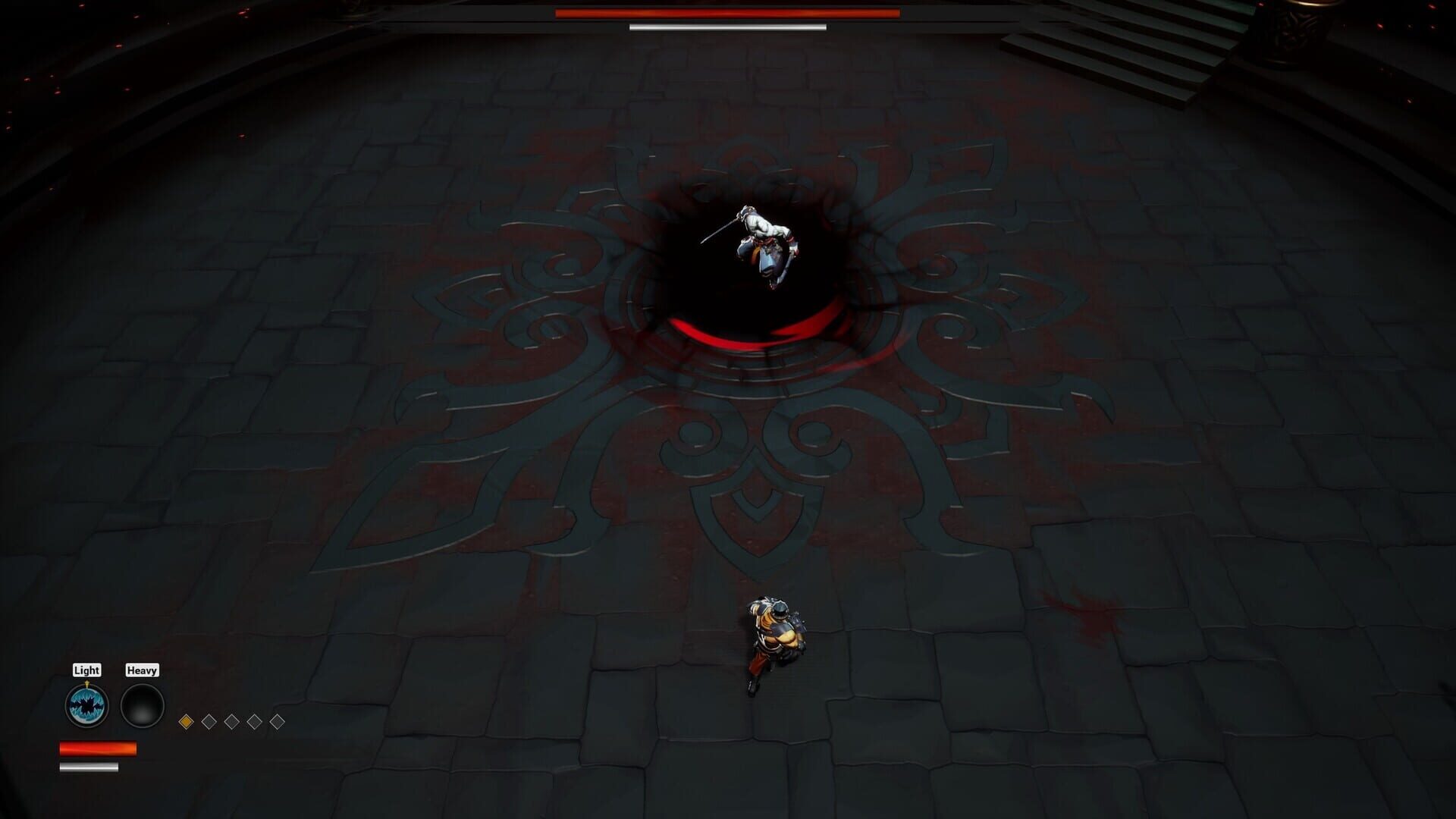Viewport: 1456px width, 819px height.
Task: Click the blue eye emblem inside the Light ability
Action: tap(87, 706)
